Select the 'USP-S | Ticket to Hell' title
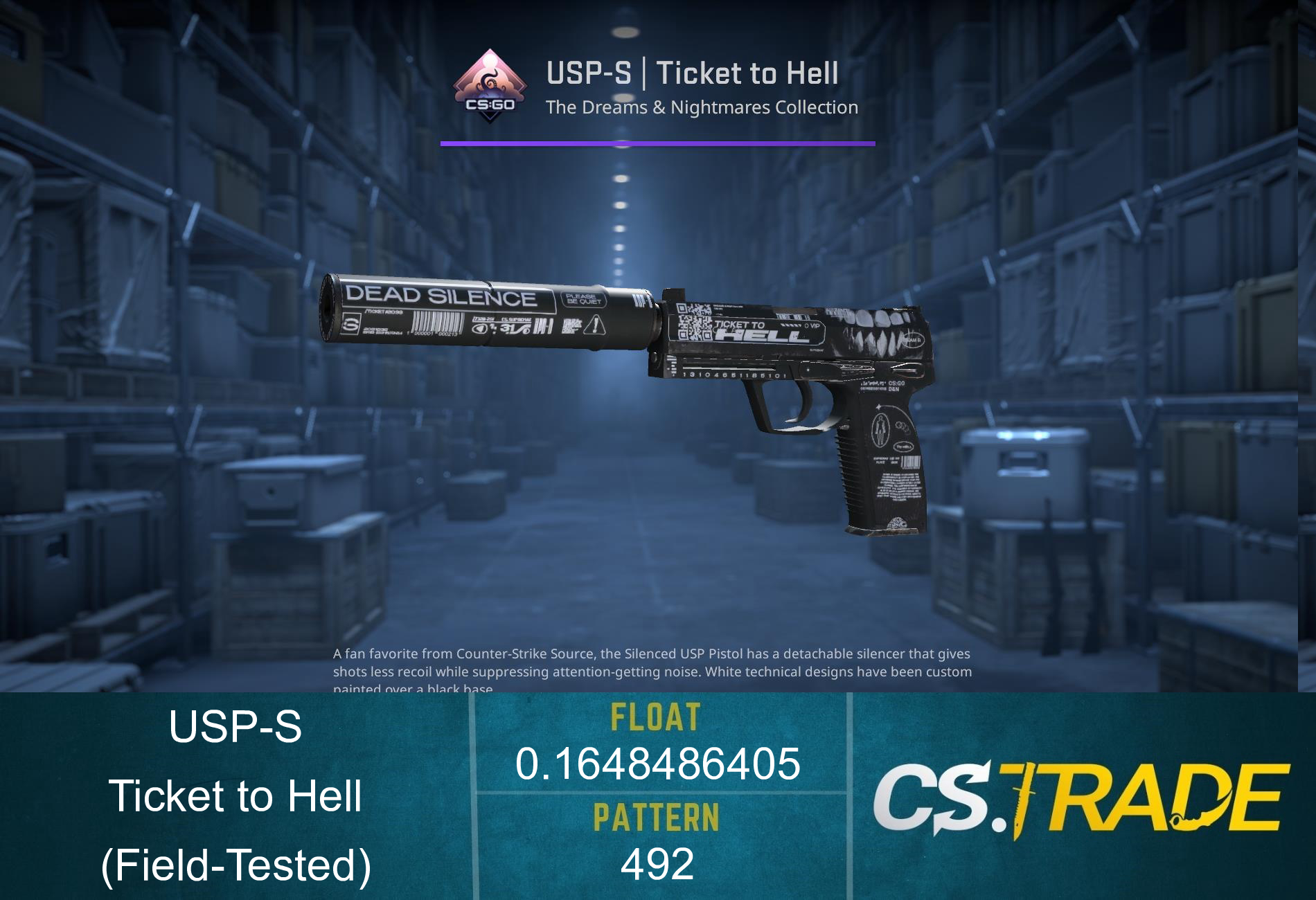Image resolution: width=1316 pixels, height=900 pixels. click(x=693, y=73)
